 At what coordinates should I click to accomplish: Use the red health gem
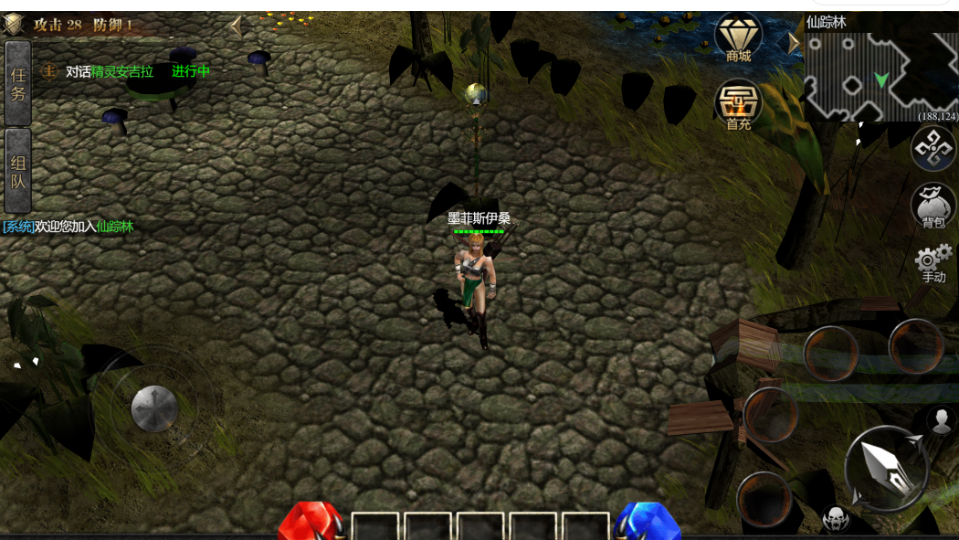click(310, 521)
